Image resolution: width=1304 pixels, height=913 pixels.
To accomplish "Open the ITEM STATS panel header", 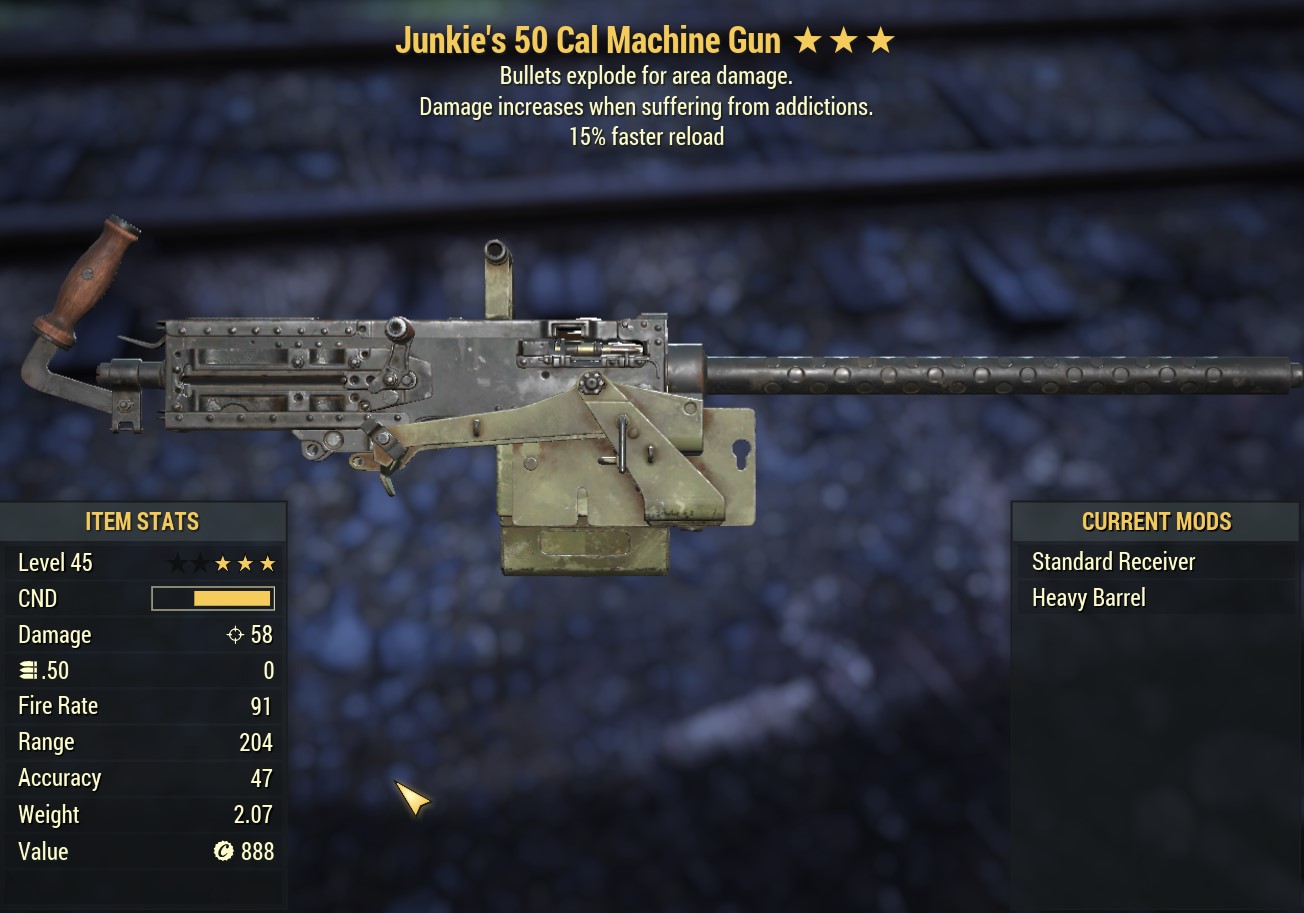I will click(x=142, y=521).
